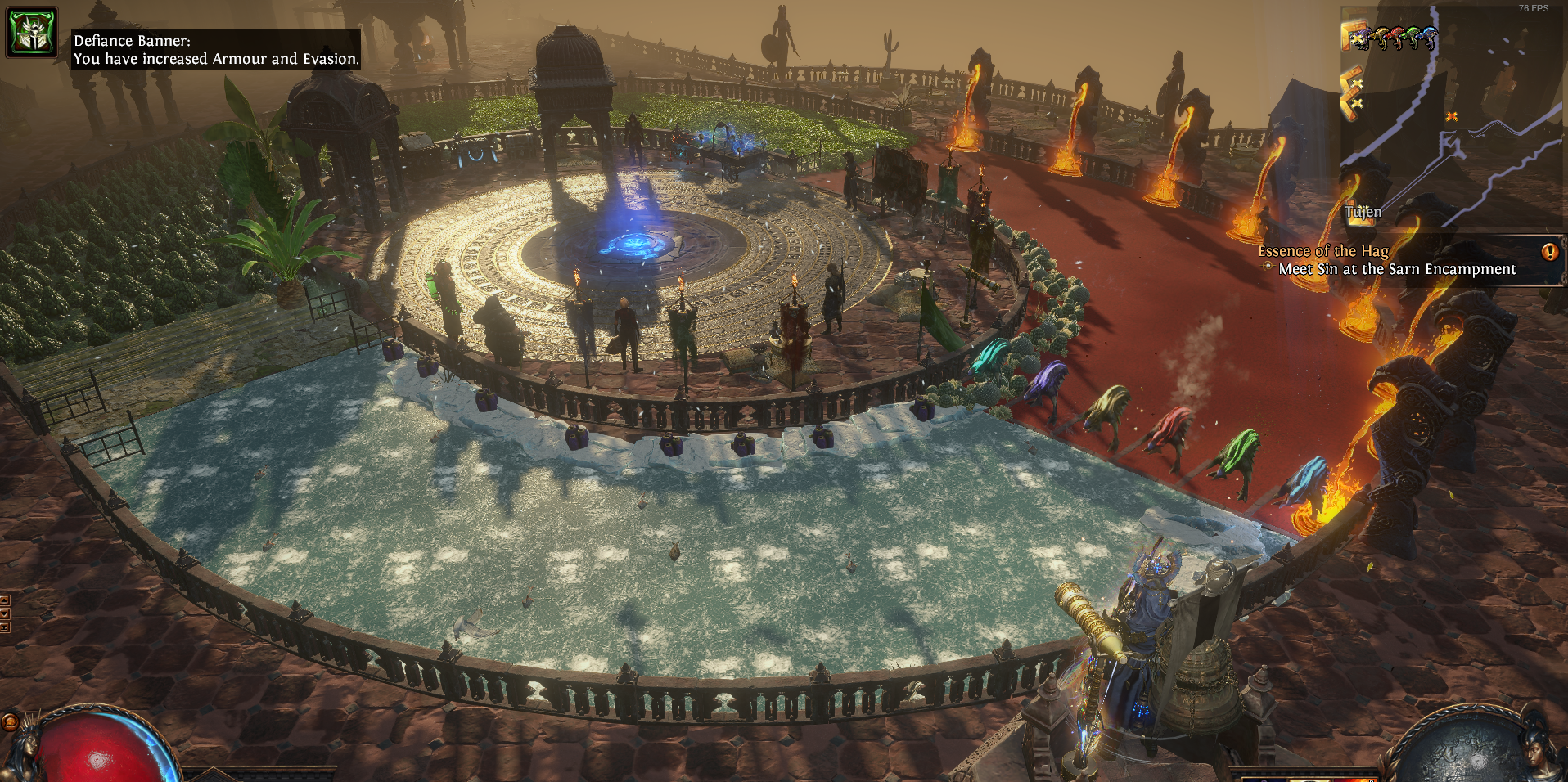This screenshot has width=1568, height=782.
Task: Click the Defiance Banner buff icon
Action: [32, 33]
